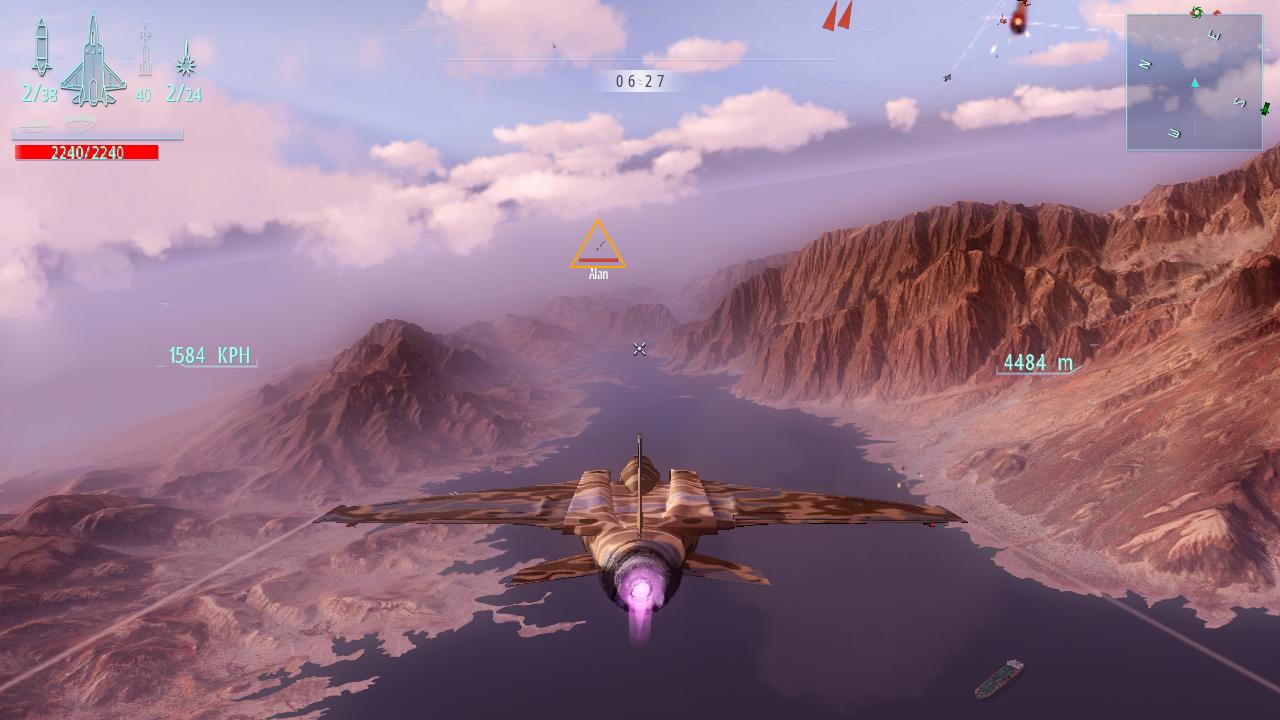
Task: Toggle the green aircraft blip on the minimap
Action: (x=1265, y=110)
